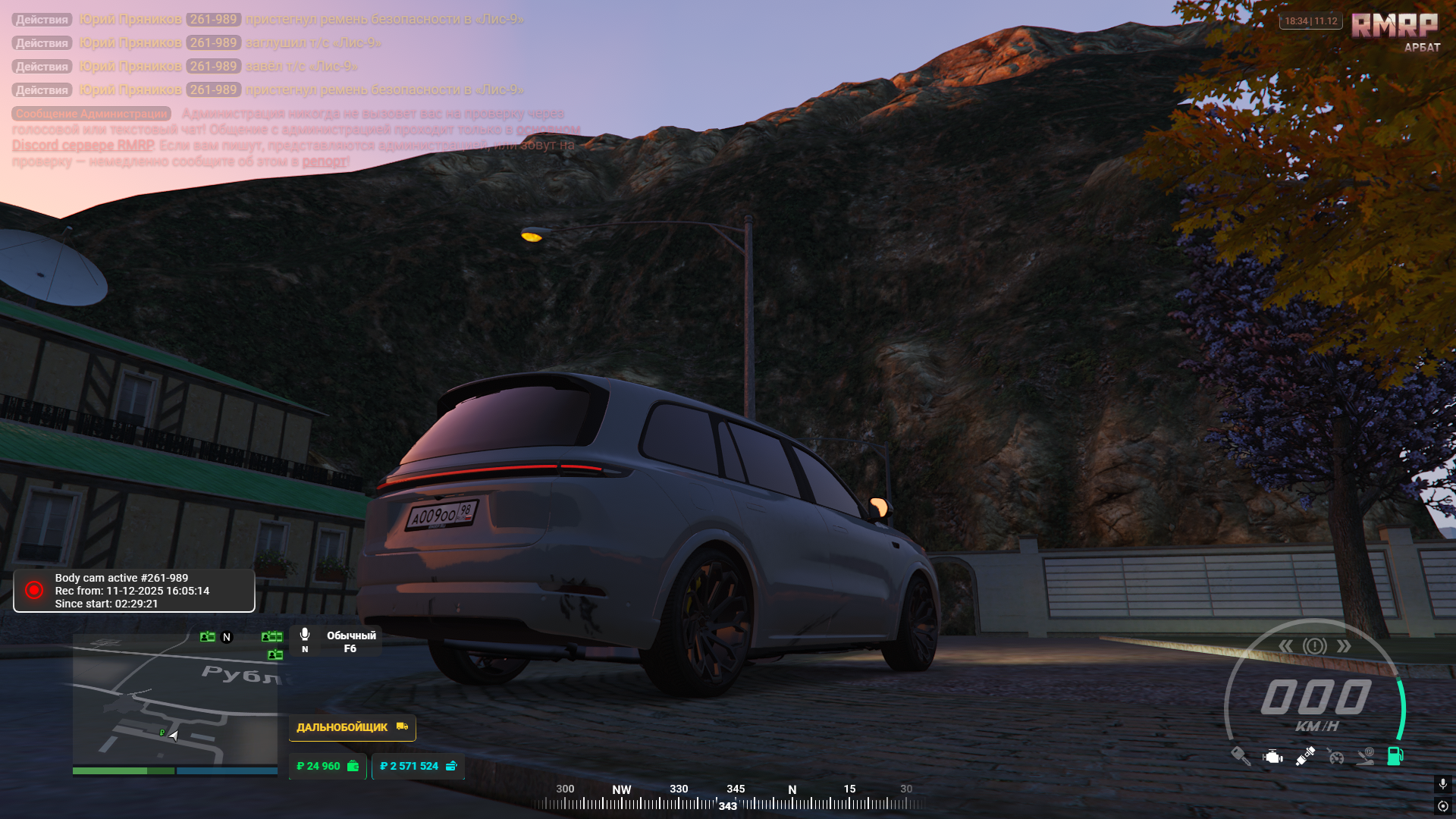Select the car key lock icon
The image size is (1456, 819).
click(1241, 756)
